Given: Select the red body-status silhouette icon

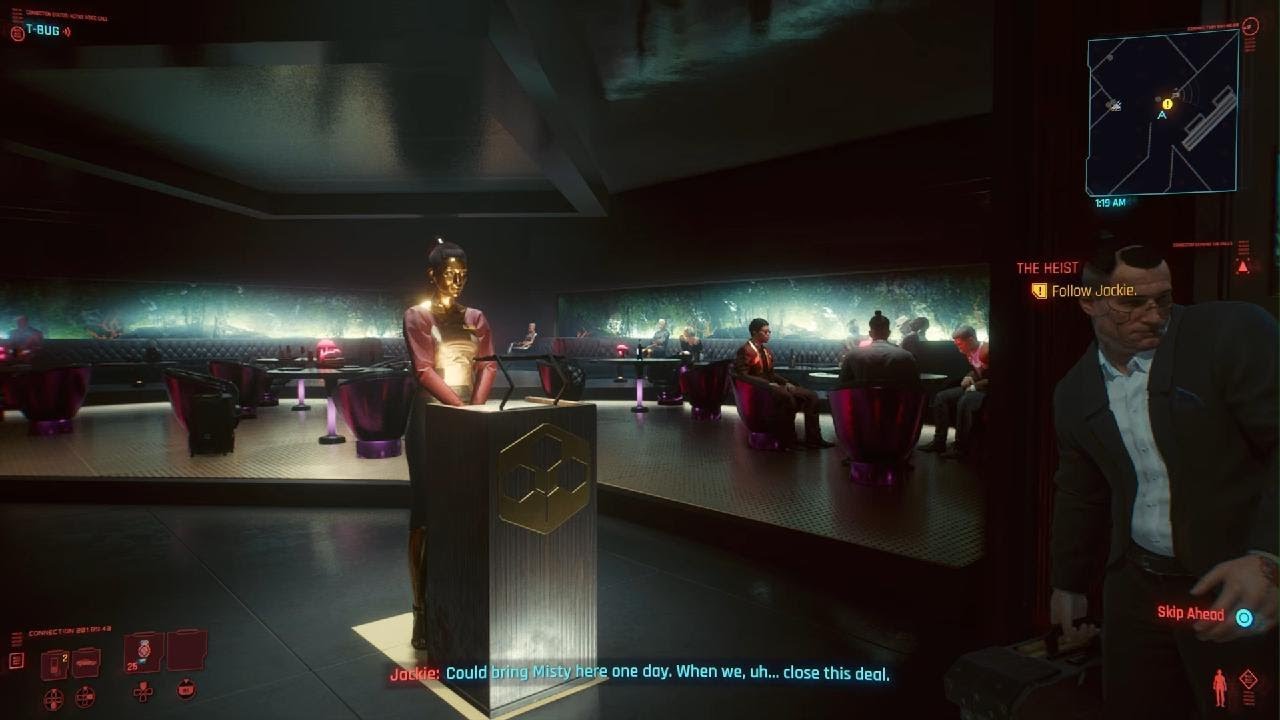Looking at the screenshot, I should pyautogui.click(x=1219, y=687).
